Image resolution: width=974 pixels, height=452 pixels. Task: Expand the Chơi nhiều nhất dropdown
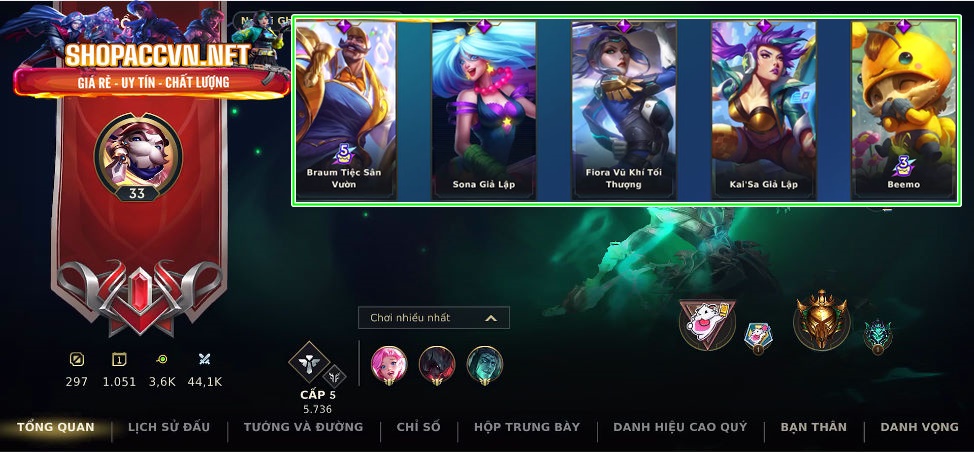434,318
